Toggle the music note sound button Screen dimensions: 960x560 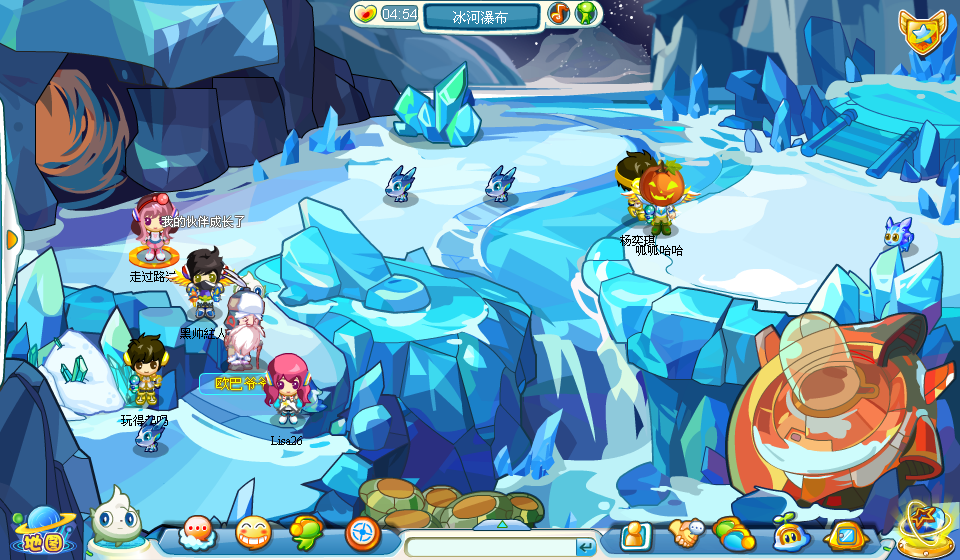pyautogui.click(x=559, y=14)
